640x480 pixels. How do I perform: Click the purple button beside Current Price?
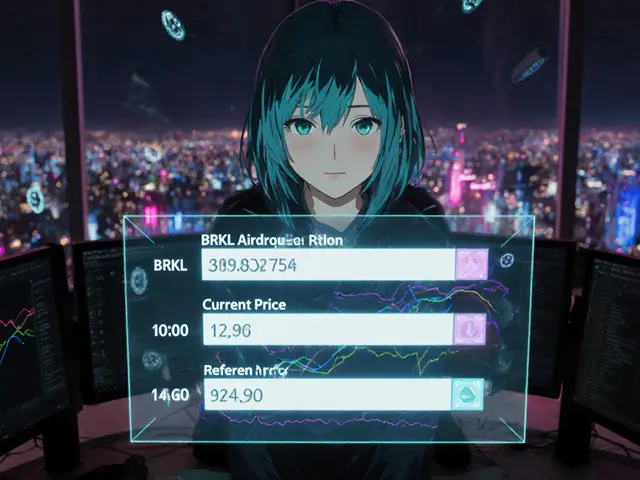470,328
